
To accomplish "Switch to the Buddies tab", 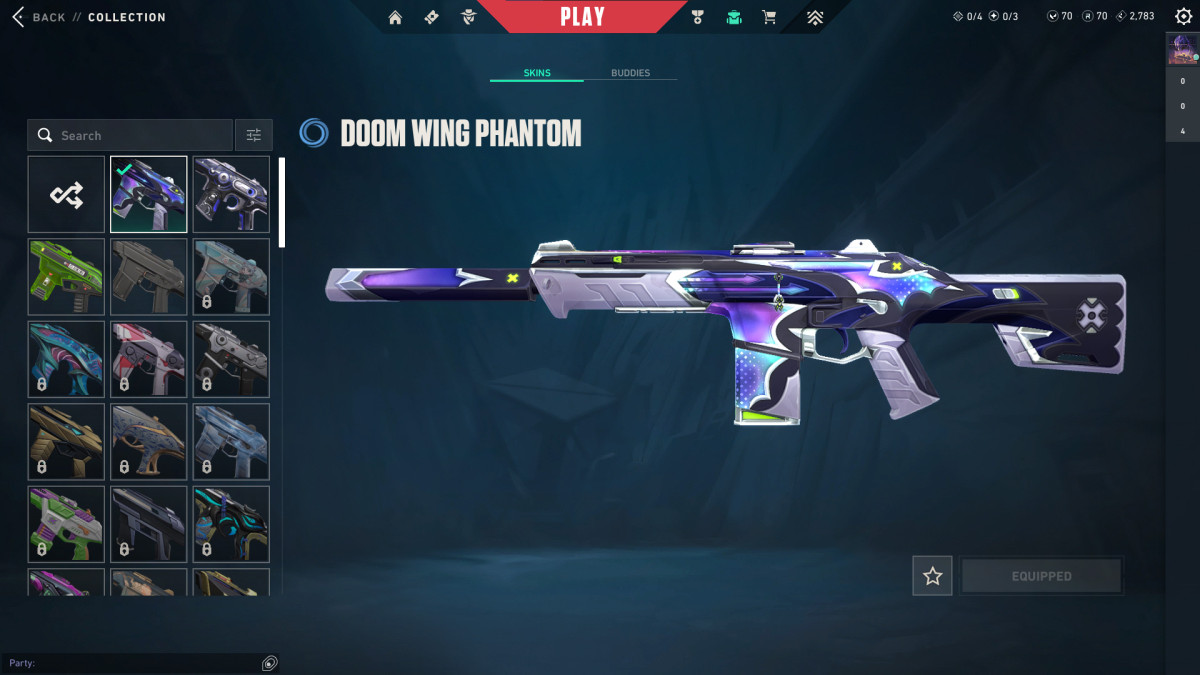I will [630, 73].
